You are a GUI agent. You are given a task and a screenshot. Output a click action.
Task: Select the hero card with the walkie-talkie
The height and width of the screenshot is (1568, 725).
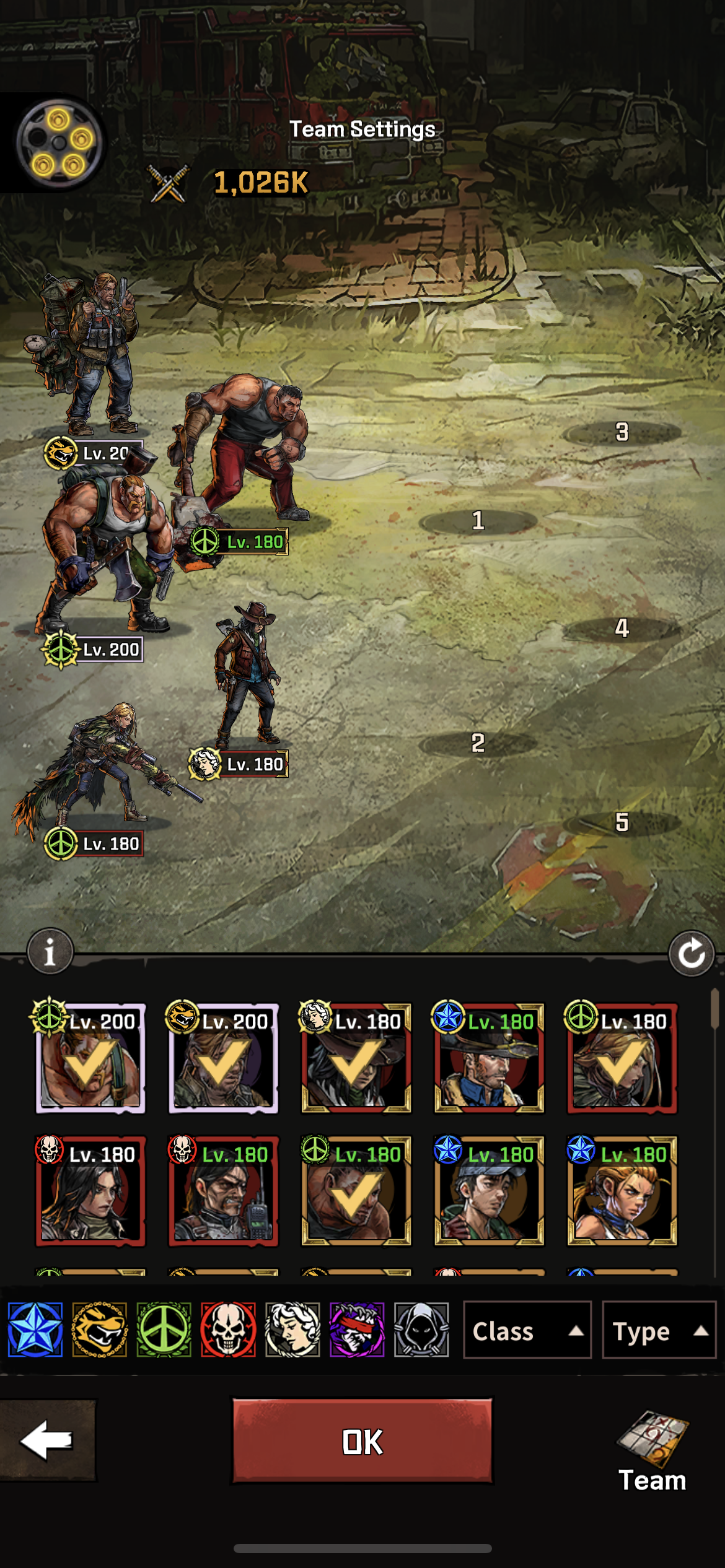pos(223,1191)
